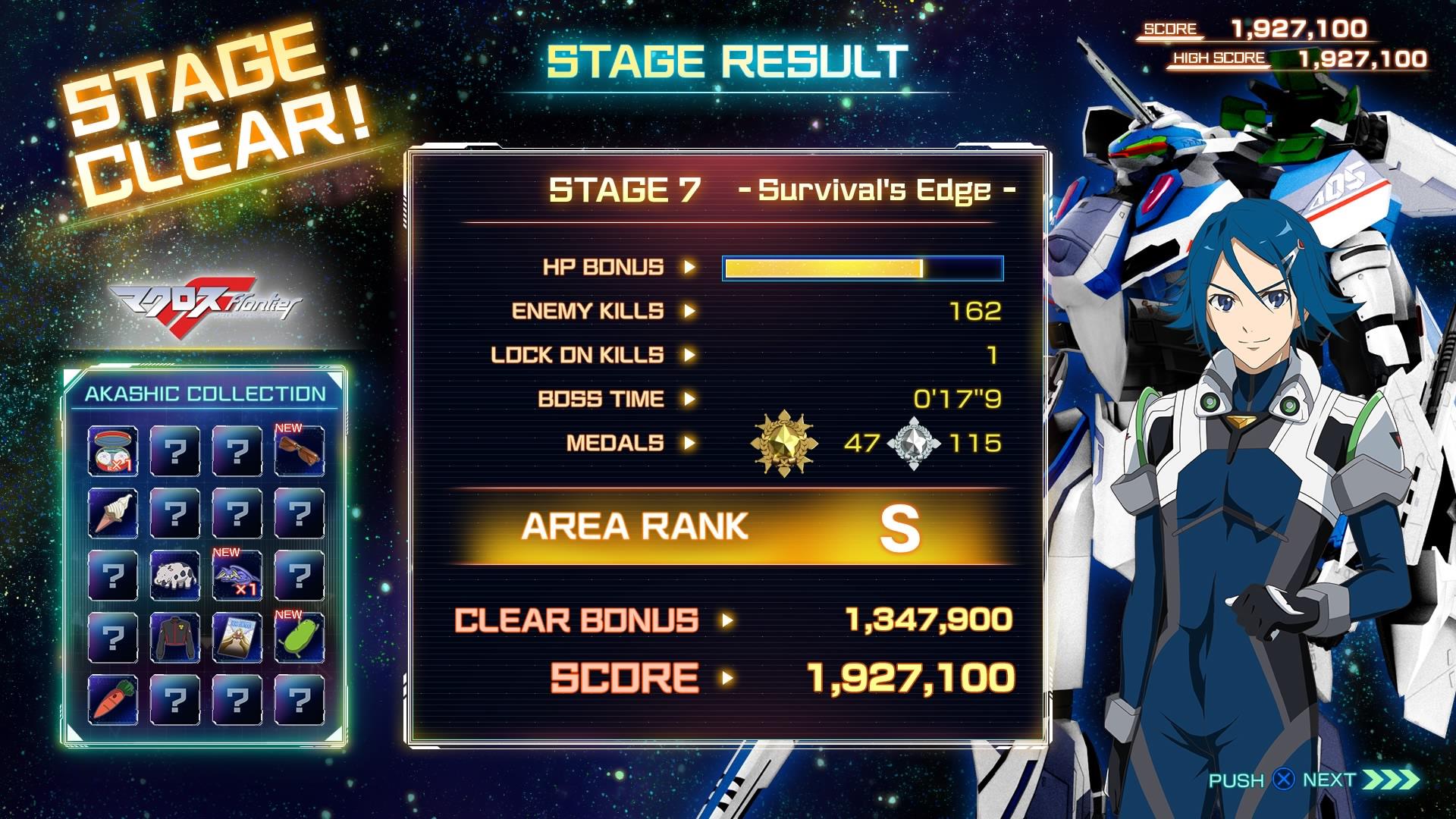View the new purple alien ship item

(x=237, y=576)
